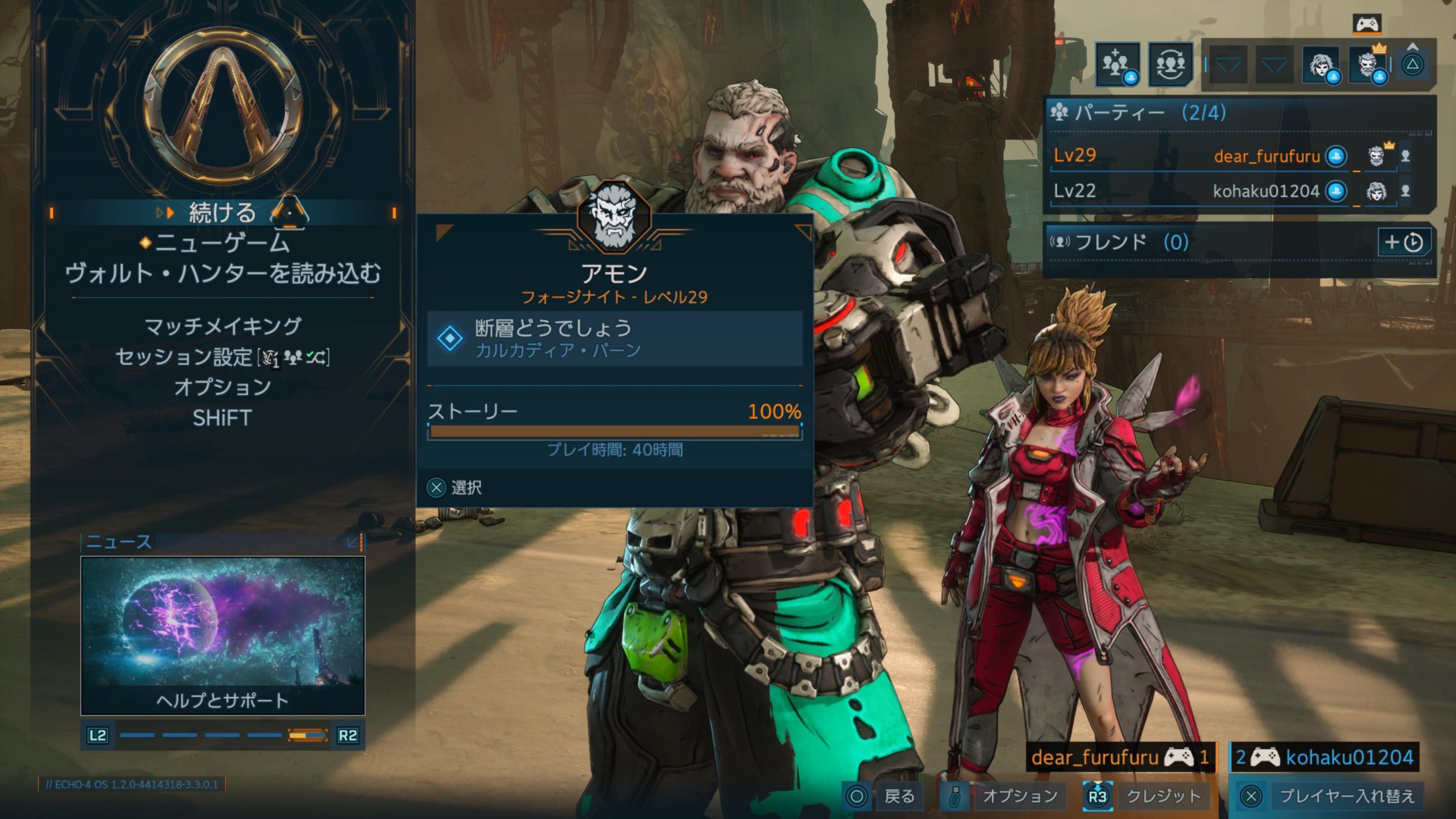Click the party swap group icon
1456x819 pixels.
(1170, 64)
